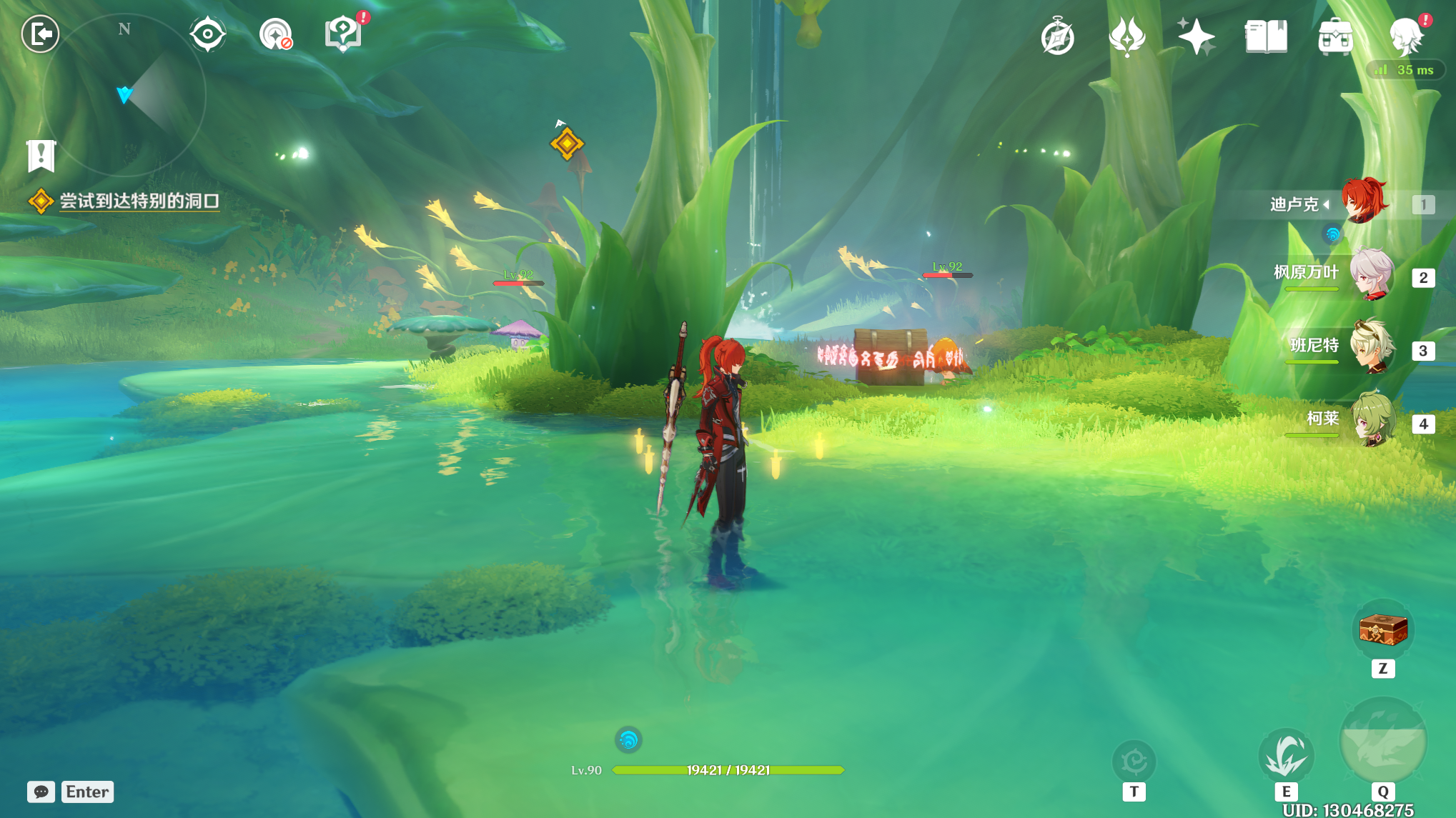The height and width of the screenshot is (818, 1456).
Task: Open the chat speech bubble
Action: point(41,792)
